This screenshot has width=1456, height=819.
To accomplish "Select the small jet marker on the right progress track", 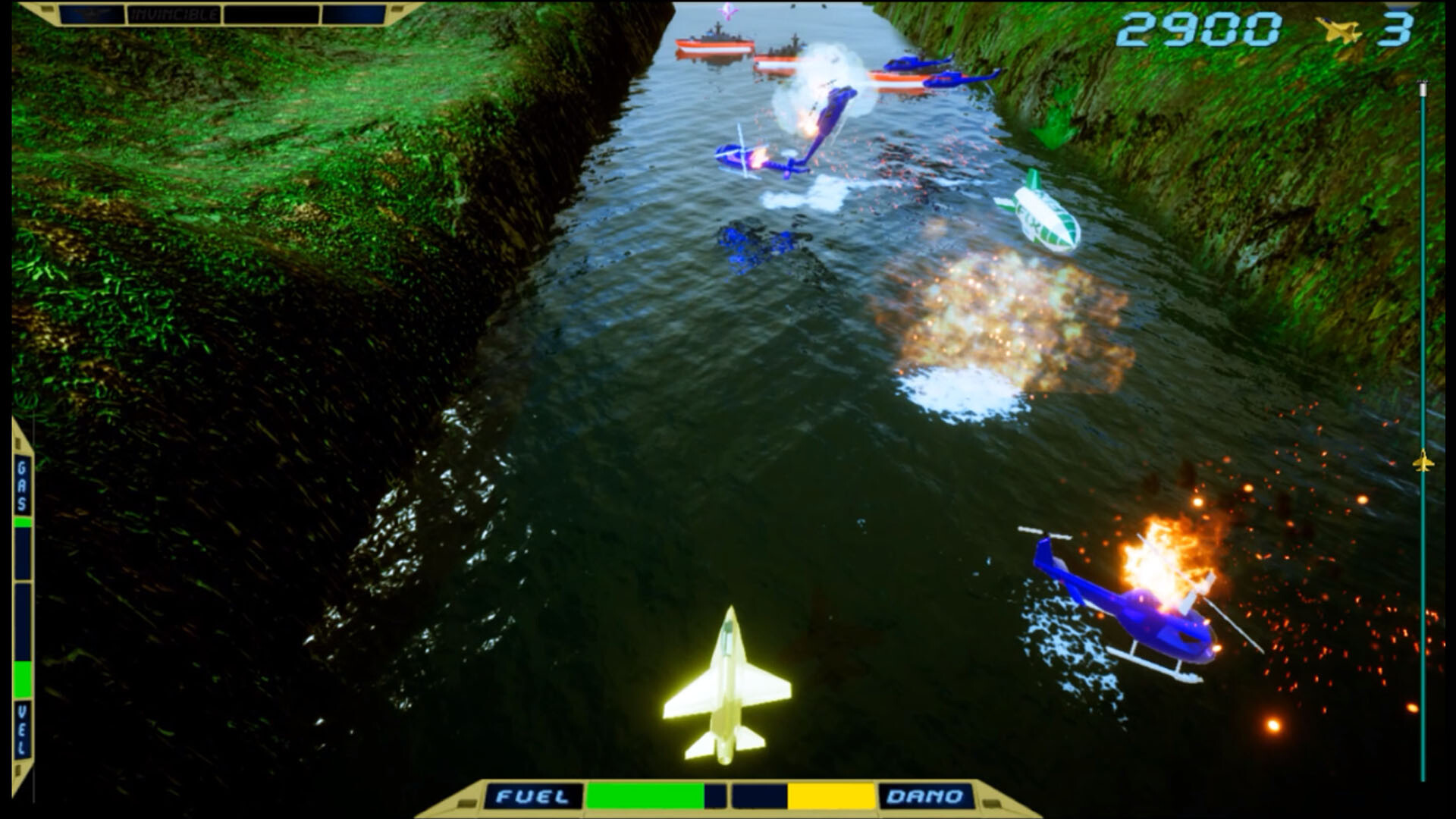I will pos(1424,460).
